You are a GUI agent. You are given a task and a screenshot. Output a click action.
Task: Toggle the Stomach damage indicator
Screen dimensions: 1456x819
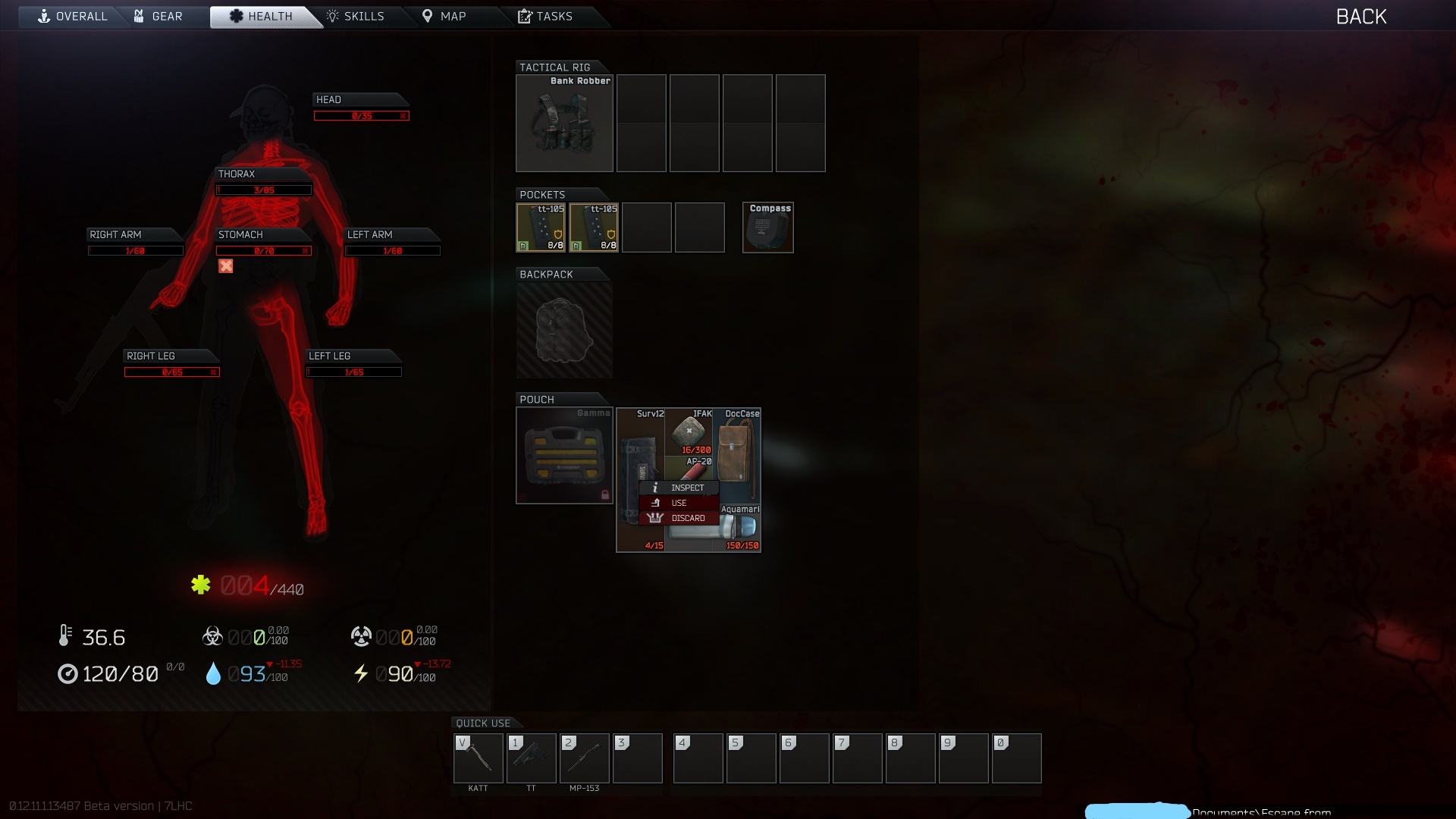coord(306,251)
